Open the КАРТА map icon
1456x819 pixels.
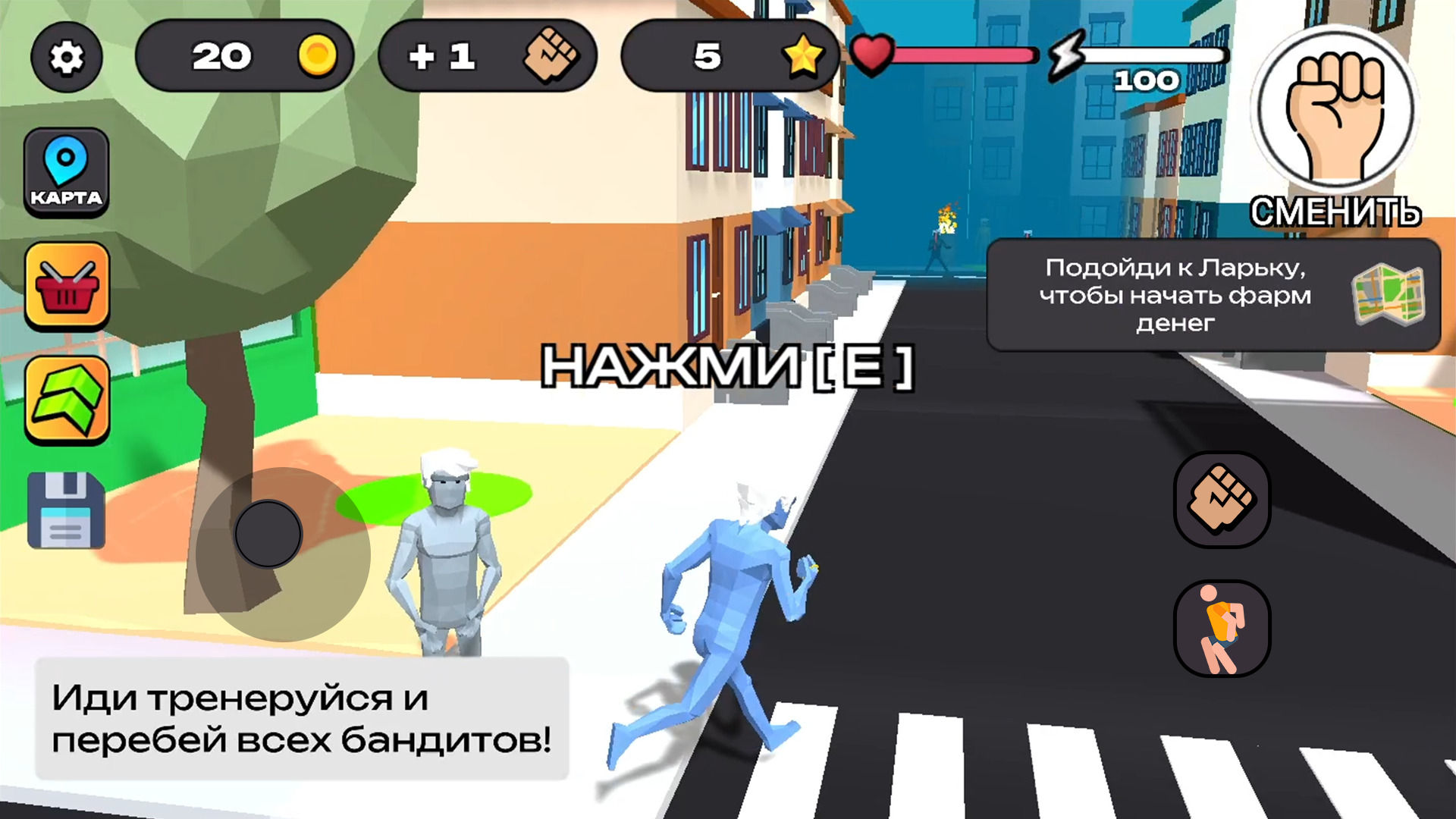pos(66,172)
